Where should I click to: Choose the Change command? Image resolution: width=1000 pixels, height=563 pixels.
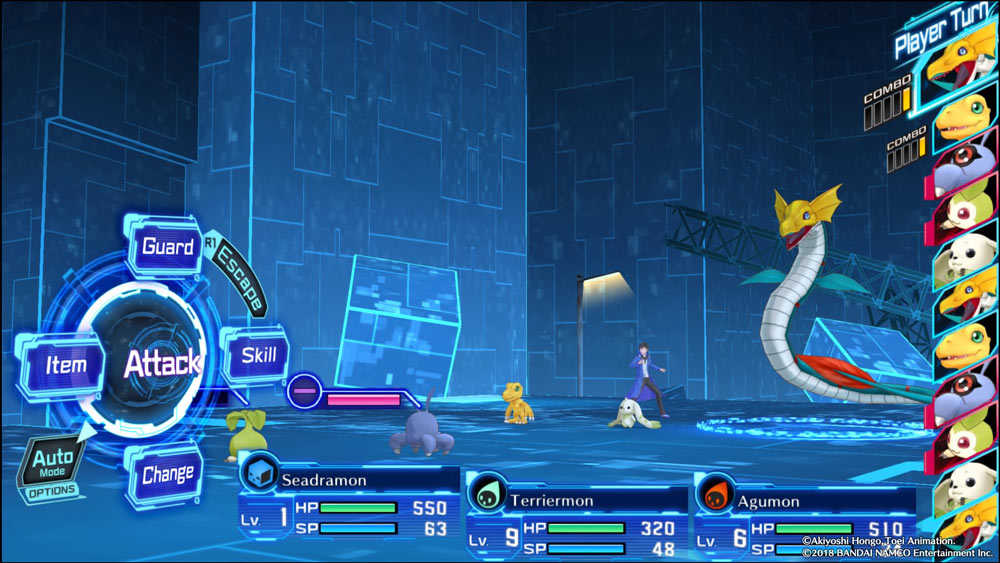(167, 475)
